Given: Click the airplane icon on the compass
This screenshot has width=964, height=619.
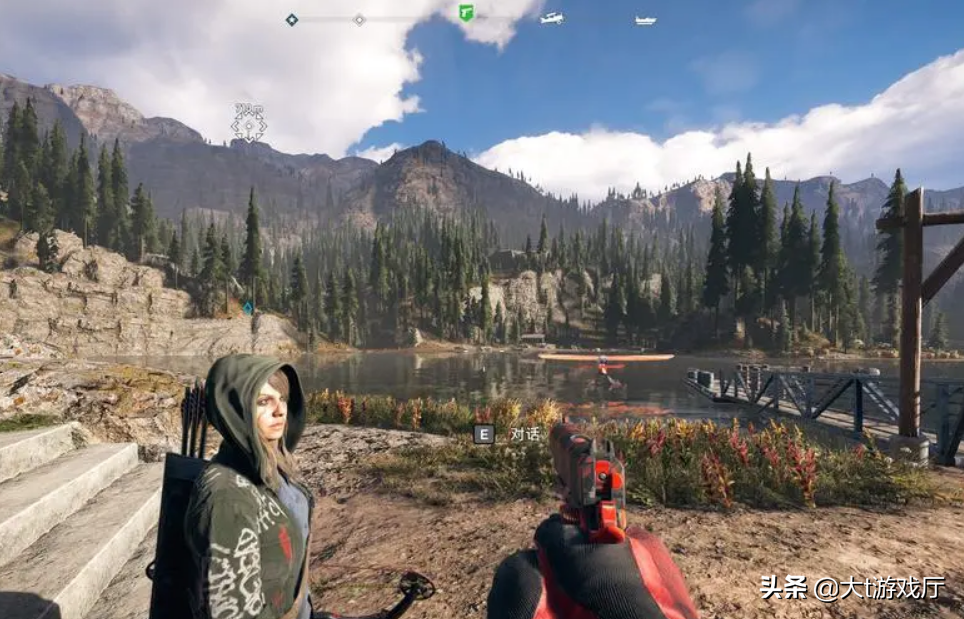Looking at the screenshot, I should click(x=552, y=18).
